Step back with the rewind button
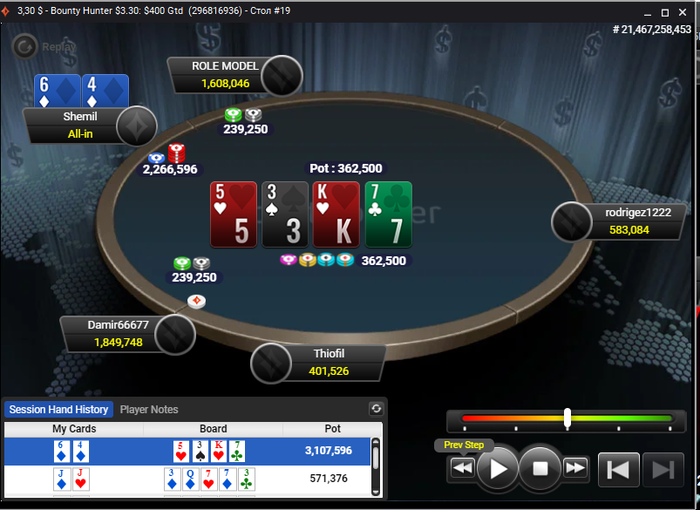700x510 pixels. point(462,467)
